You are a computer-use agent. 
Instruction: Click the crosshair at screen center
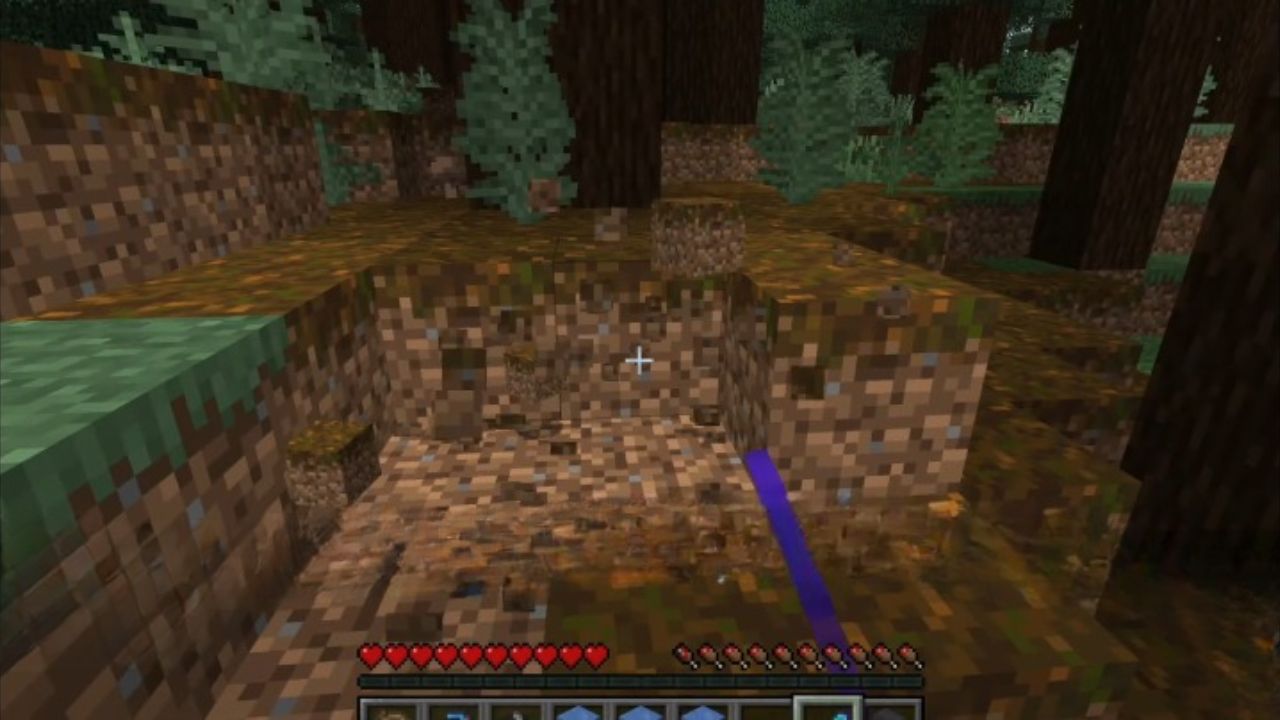(639, 358)
